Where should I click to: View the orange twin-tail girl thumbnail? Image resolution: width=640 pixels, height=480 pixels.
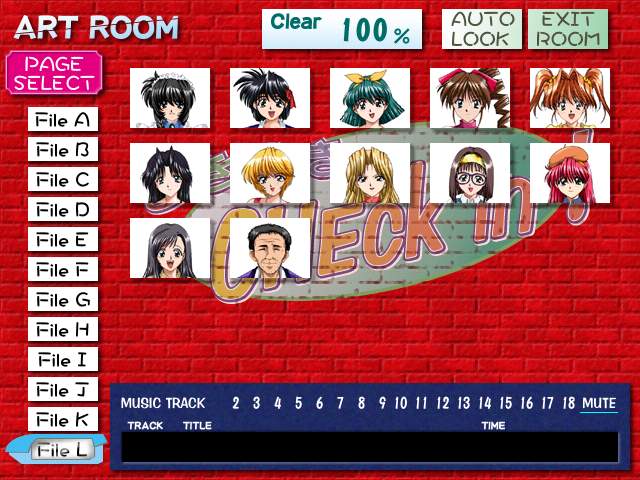pos(570,98)
